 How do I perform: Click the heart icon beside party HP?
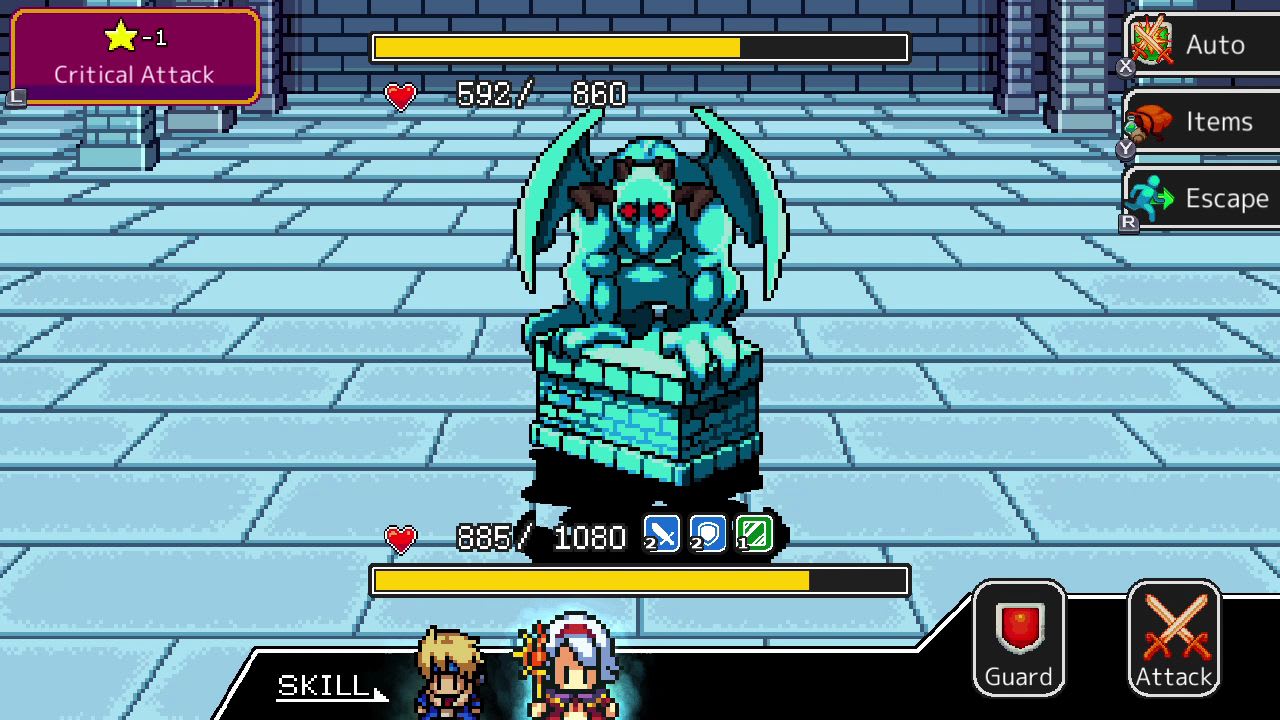[x=400, y=540]
